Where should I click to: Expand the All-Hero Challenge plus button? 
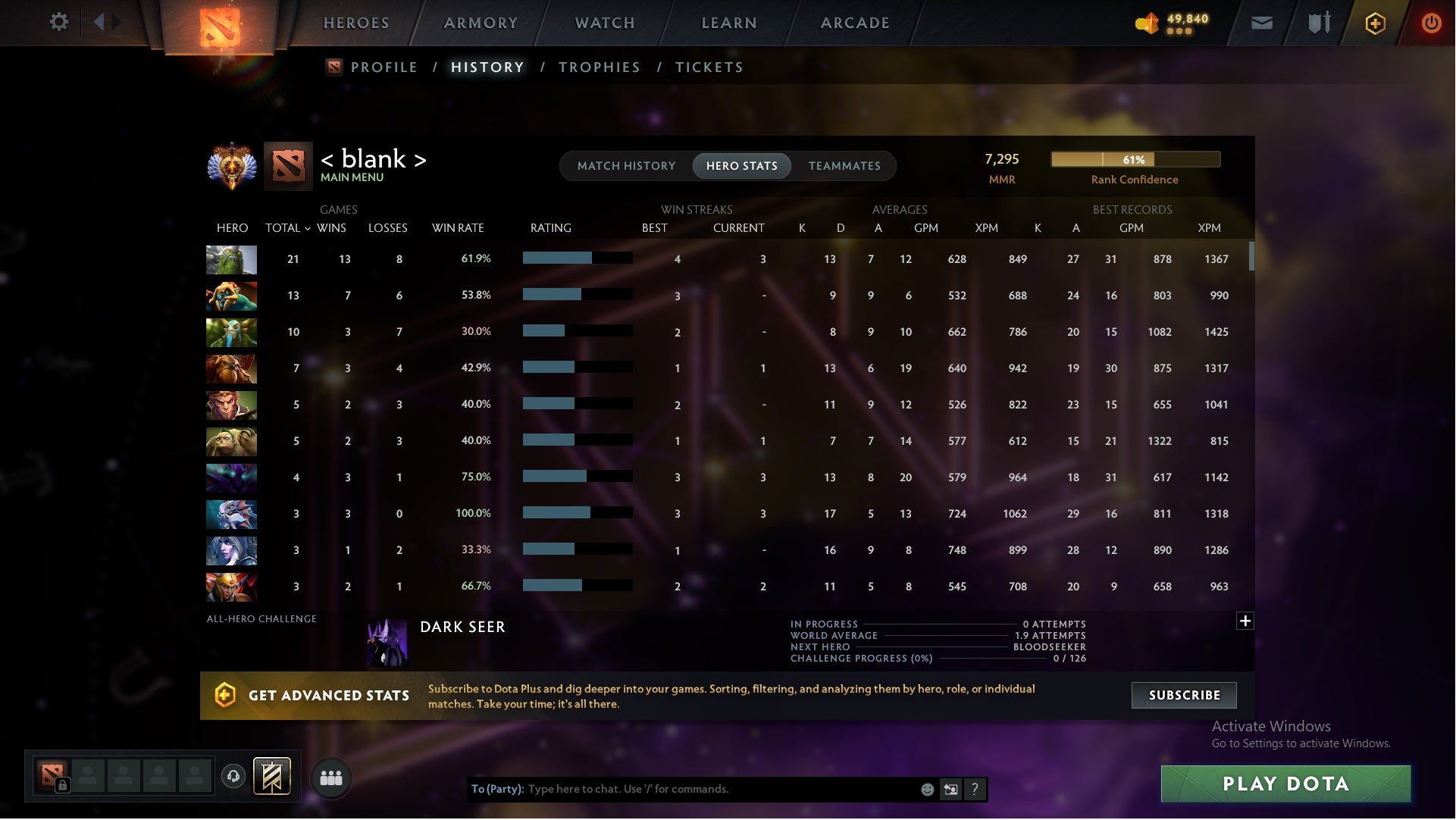tap(1245, 621)
